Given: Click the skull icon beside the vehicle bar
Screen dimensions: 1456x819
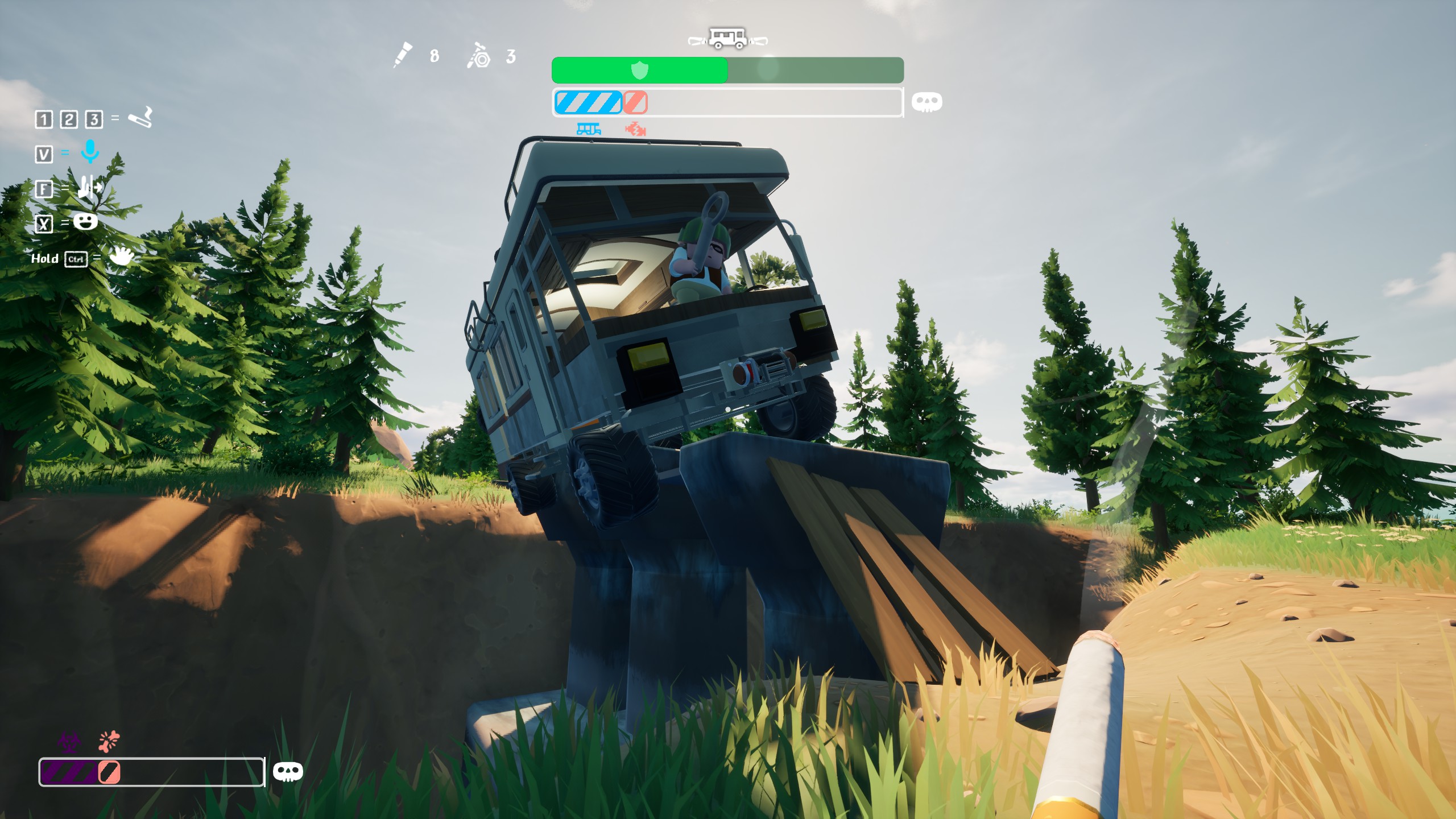Looking at the screenshot, I should coord(926,102).
